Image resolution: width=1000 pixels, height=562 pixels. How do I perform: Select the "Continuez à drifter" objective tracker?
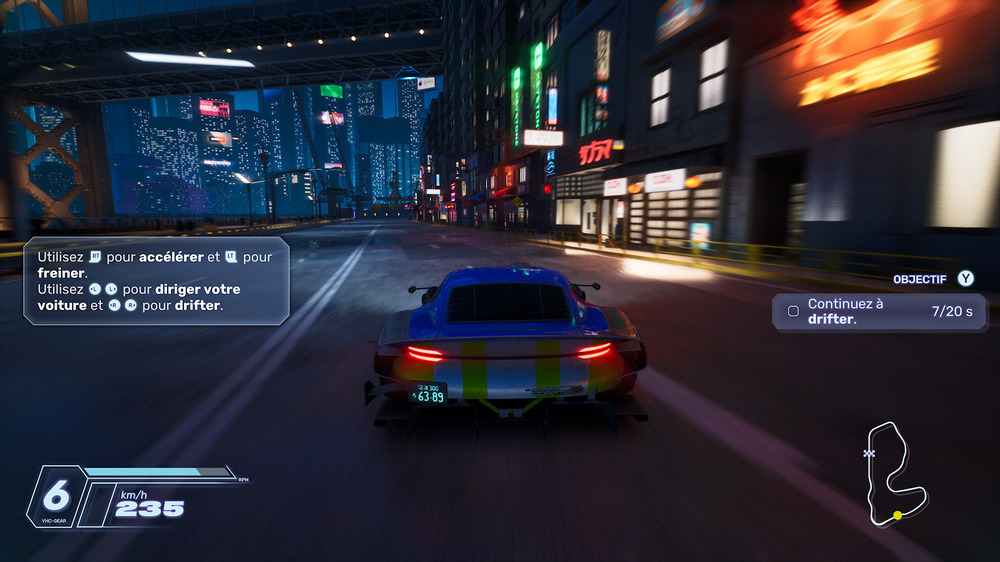pyautogui.click(x=878, y=311)
